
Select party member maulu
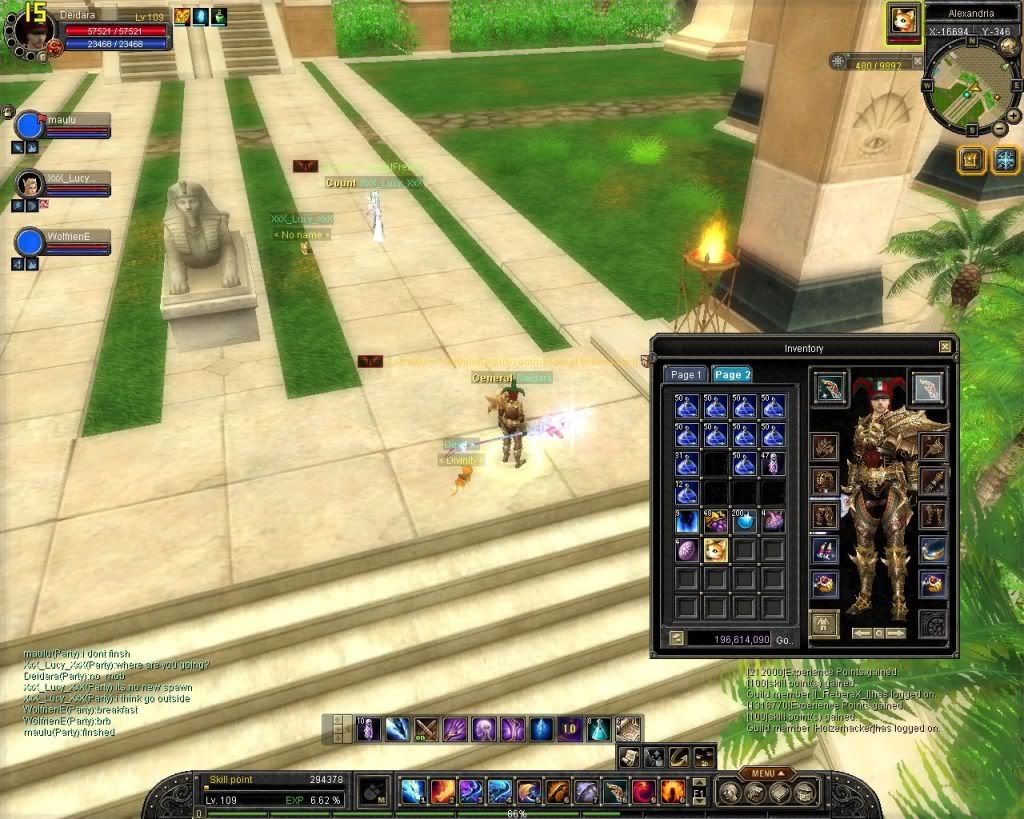31,125
